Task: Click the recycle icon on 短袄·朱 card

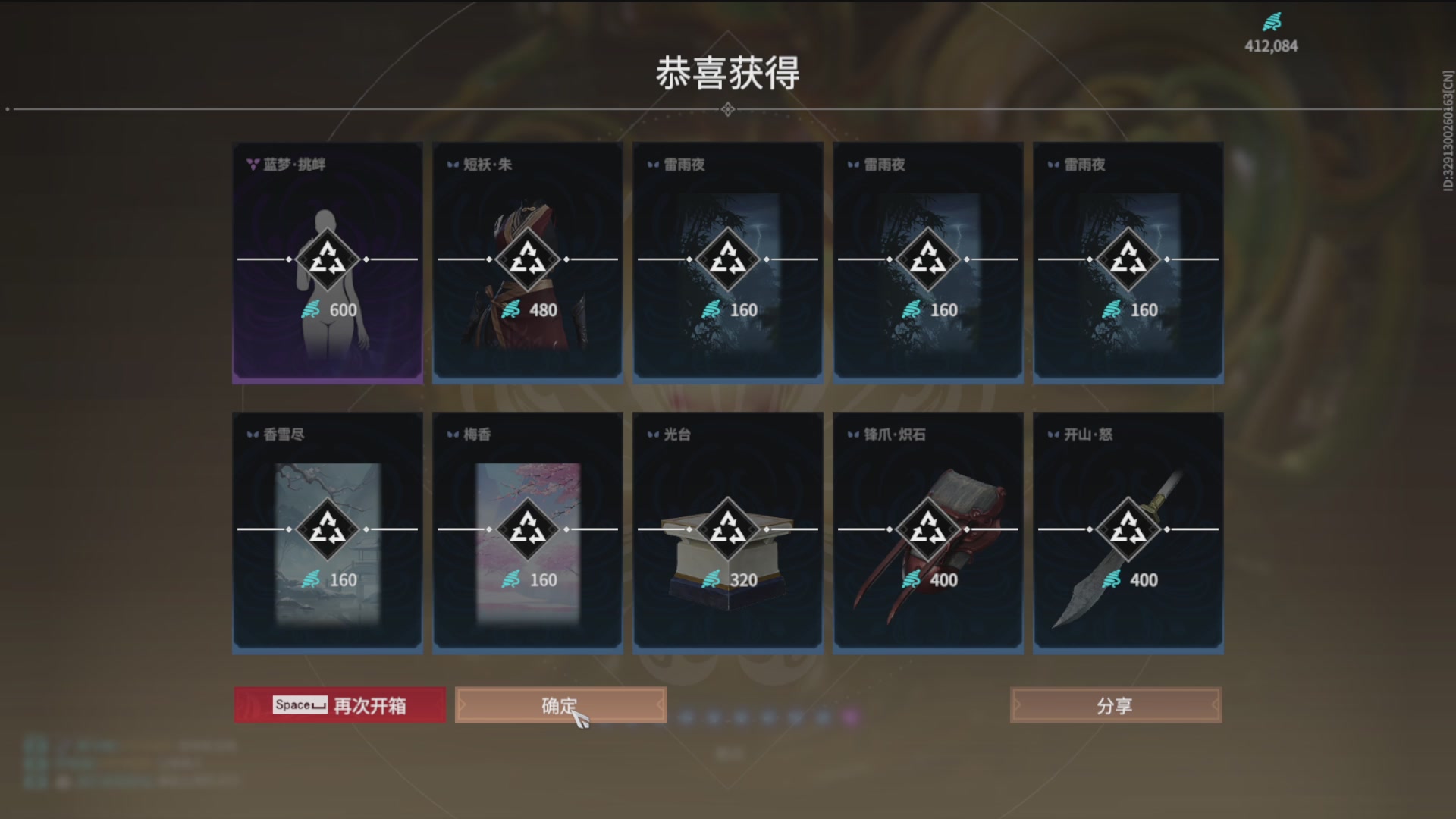Action: tap(529, 259)
